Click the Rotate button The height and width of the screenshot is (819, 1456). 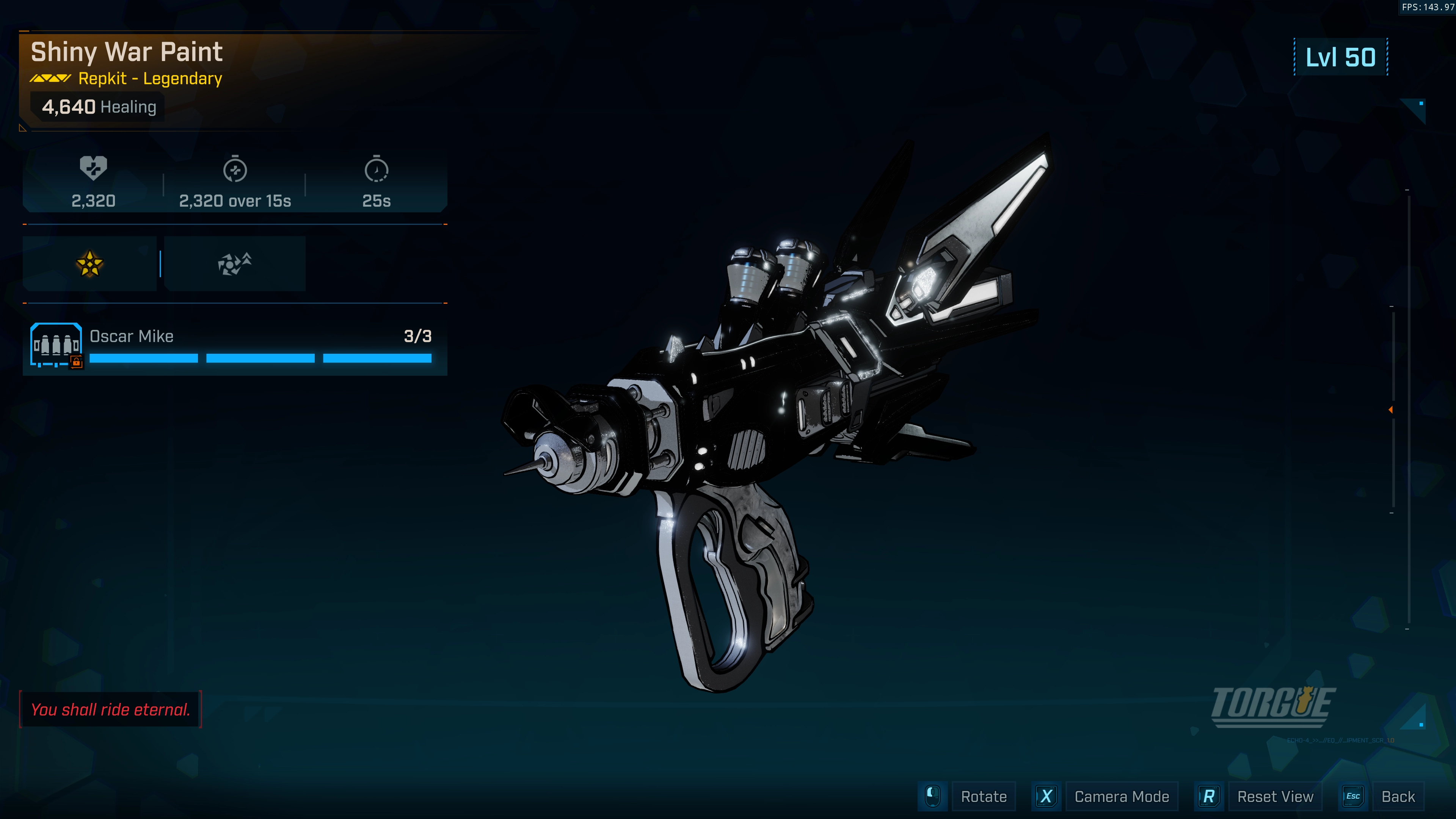(x=984, y=796)
